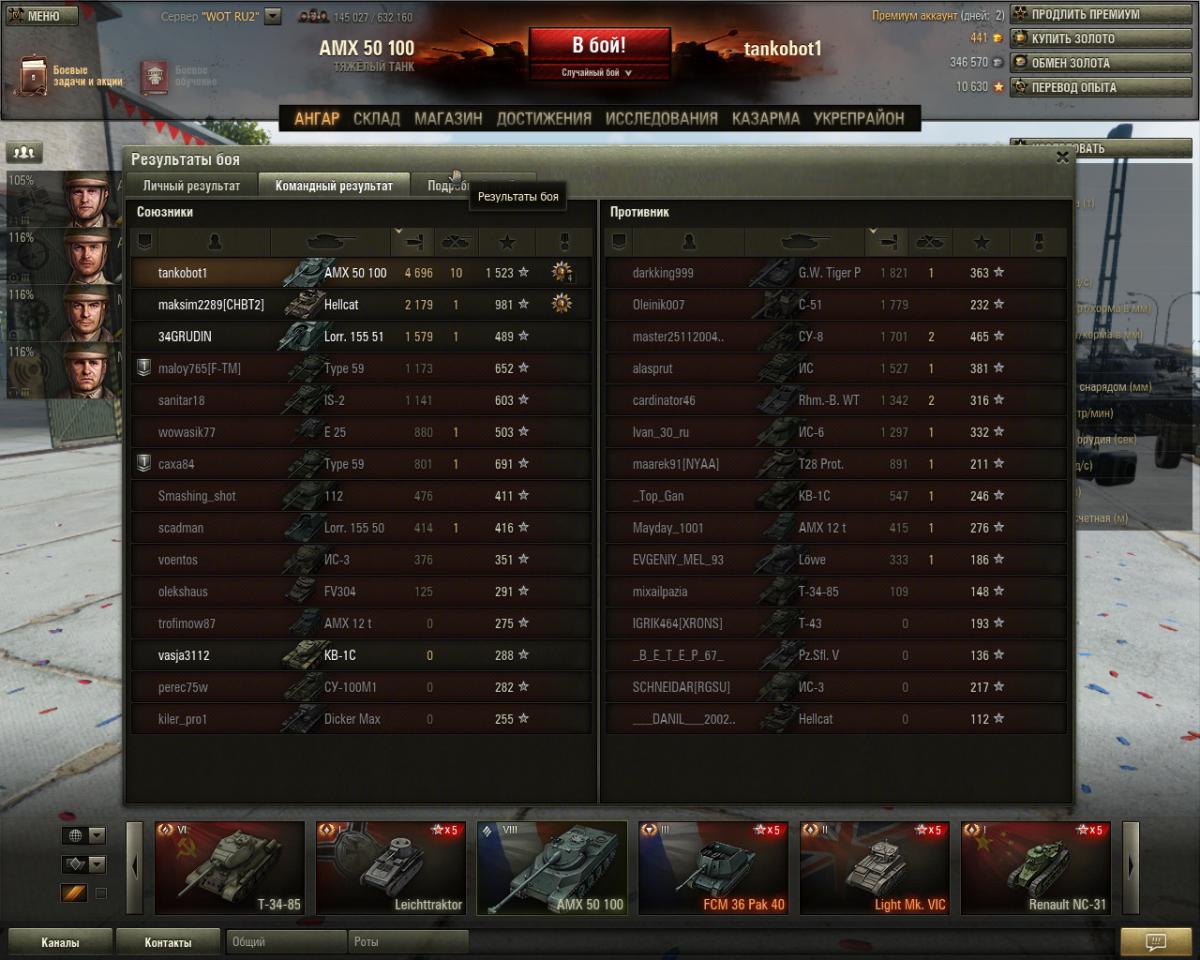Start battle with the В бой! button

[x=599, y=46]
